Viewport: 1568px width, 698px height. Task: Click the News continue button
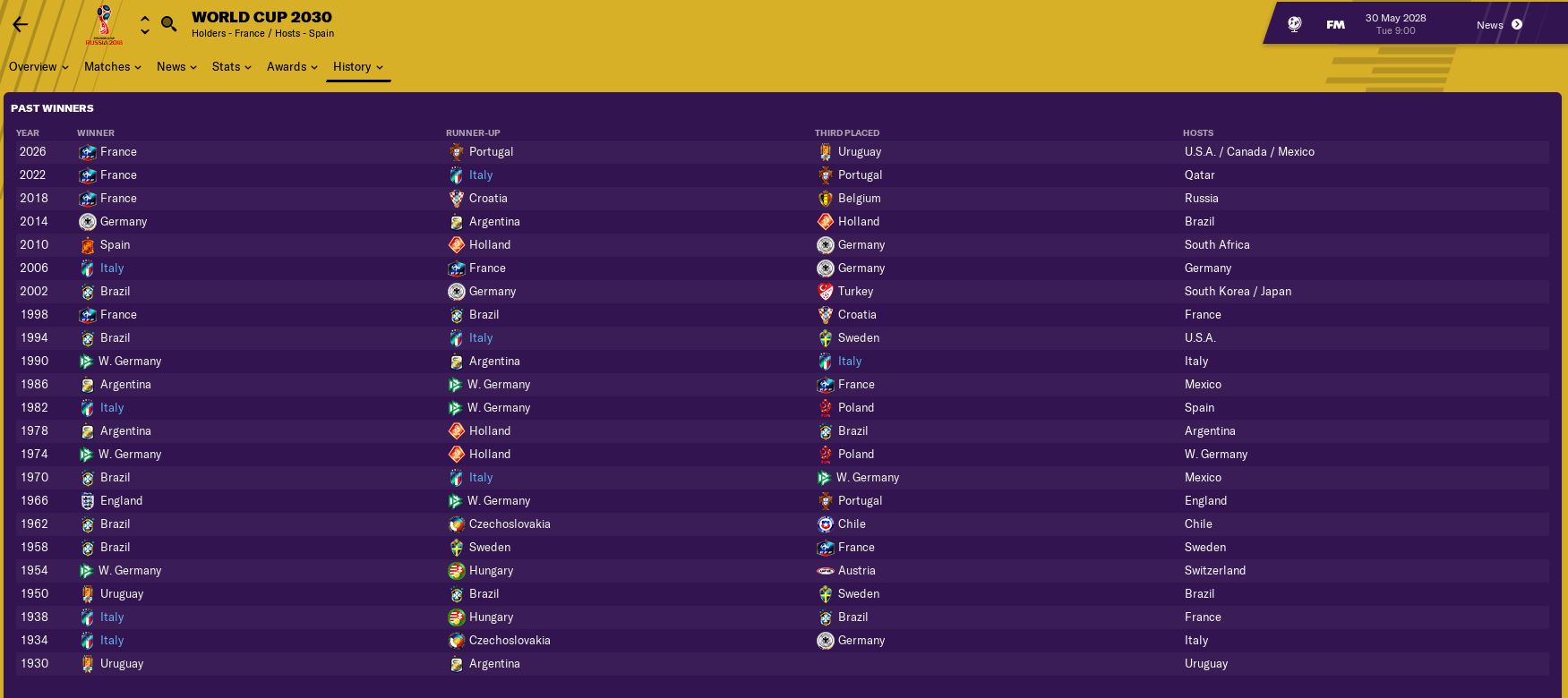coord(1515,24)
